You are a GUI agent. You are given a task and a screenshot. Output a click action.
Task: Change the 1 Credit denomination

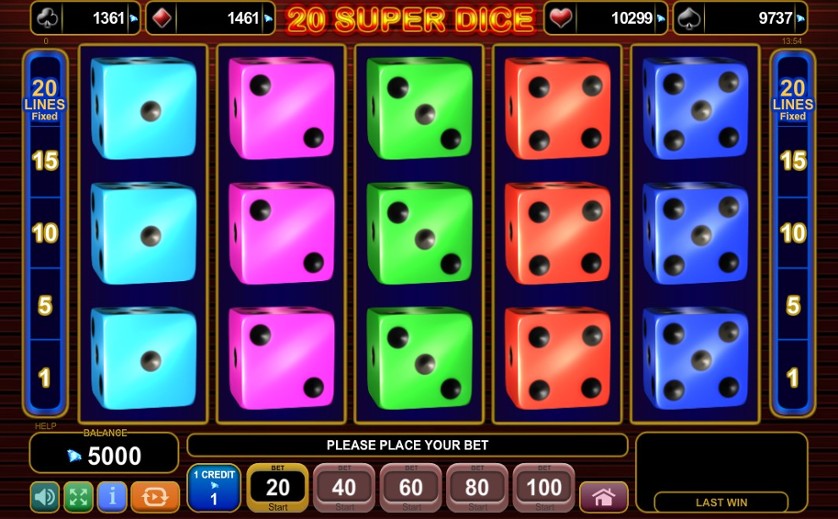click(213, 488)
